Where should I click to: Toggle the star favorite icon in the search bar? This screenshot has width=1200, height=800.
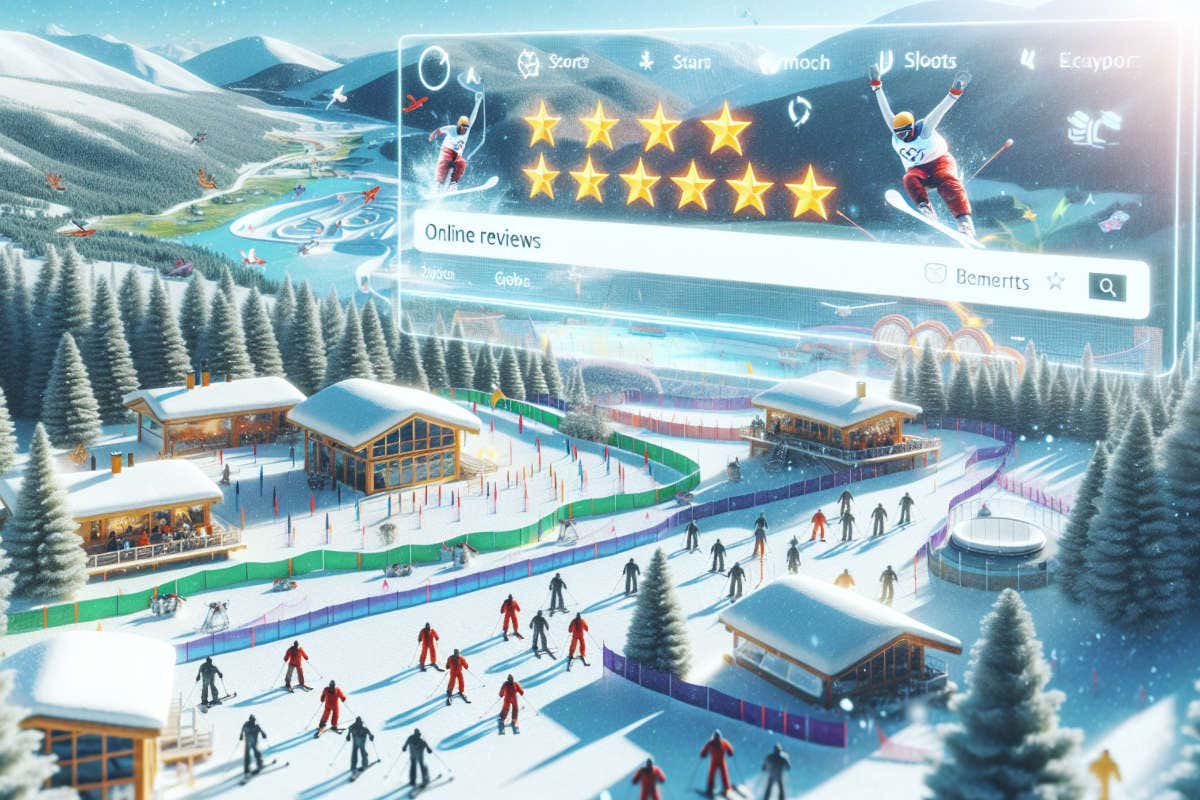(1054, 282)
